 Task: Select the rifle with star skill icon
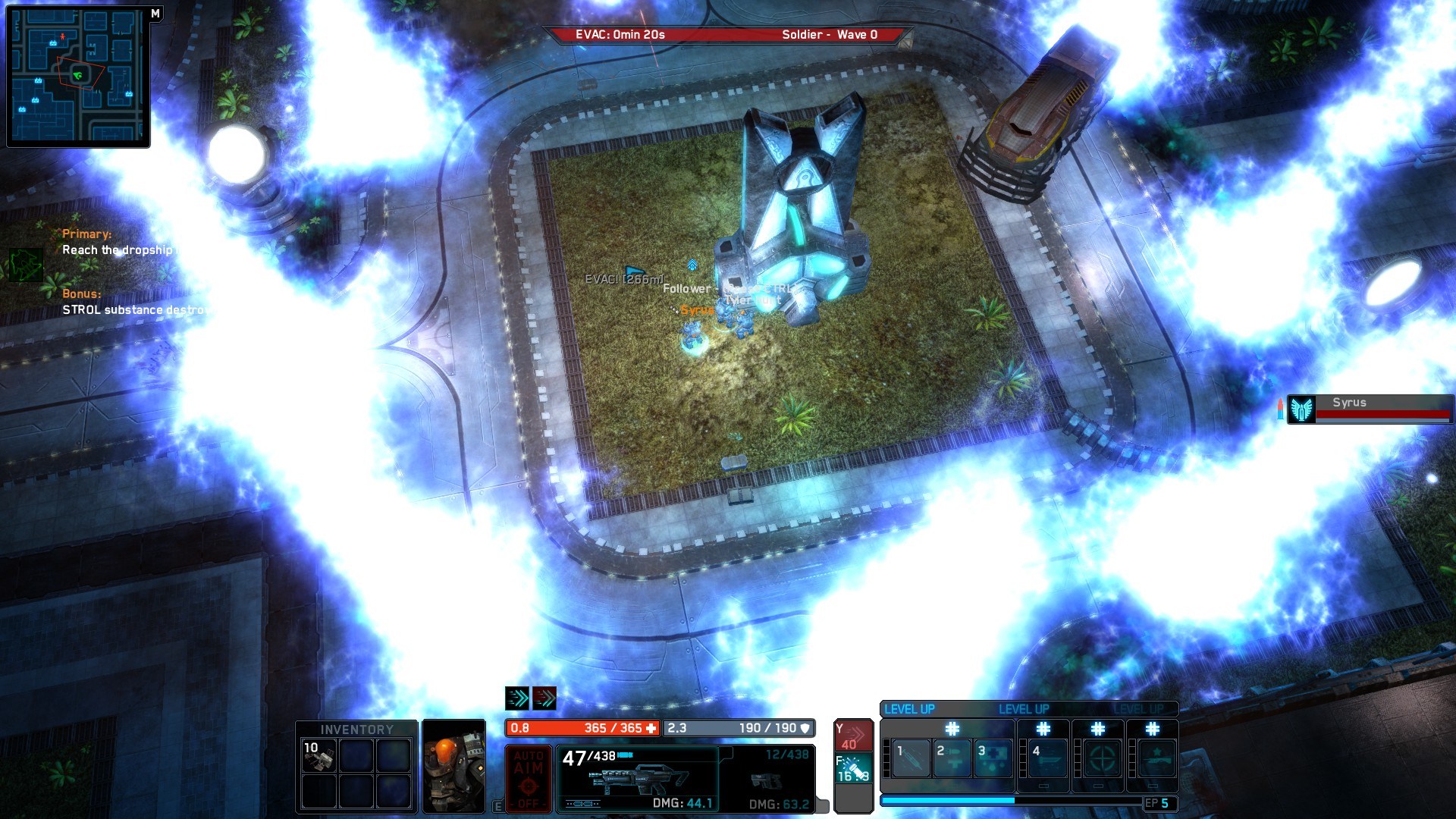(1153, 758)
